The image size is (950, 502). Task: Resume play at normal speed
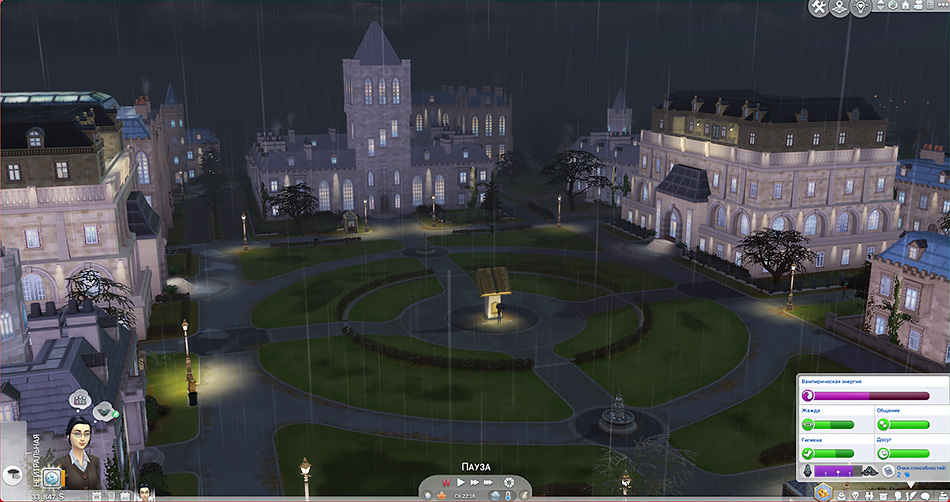pyautogui.click(x=460, y=483)
